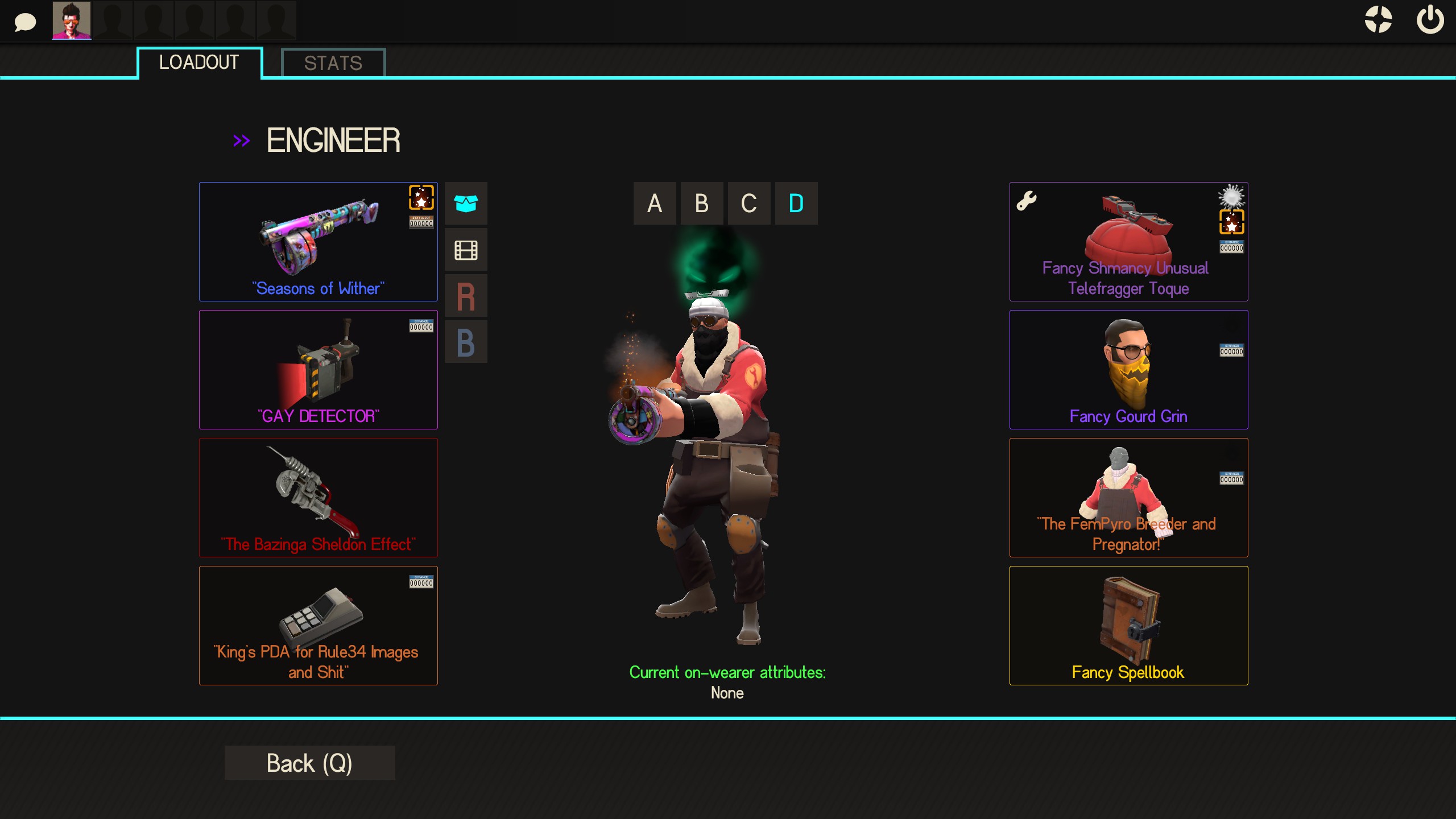Click the film strip icon below the crate
This screenshot has height=819, width=1456.
[x=466, y=249]
